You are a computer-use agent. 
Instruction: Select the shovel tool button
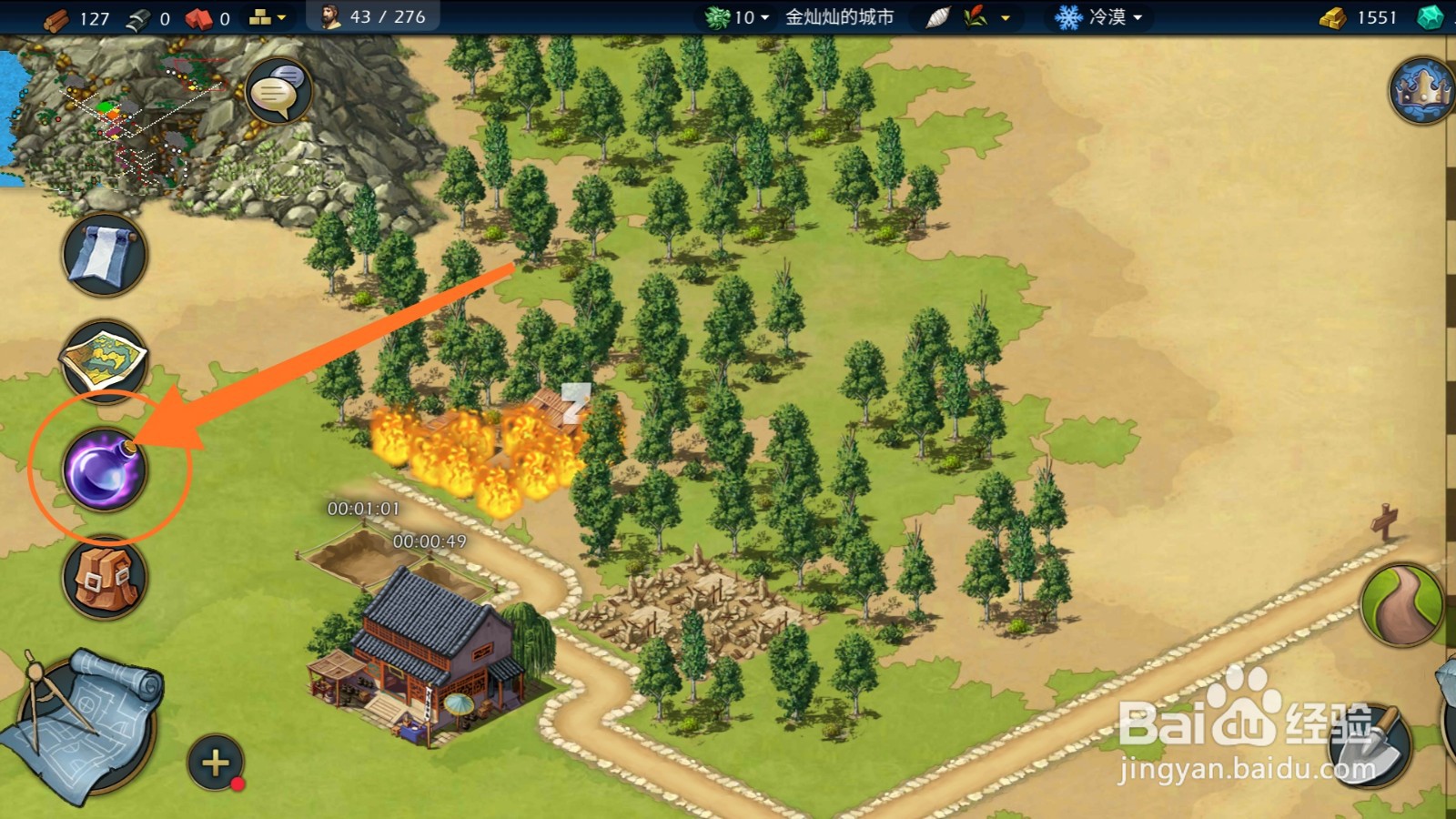[1368, 744]
